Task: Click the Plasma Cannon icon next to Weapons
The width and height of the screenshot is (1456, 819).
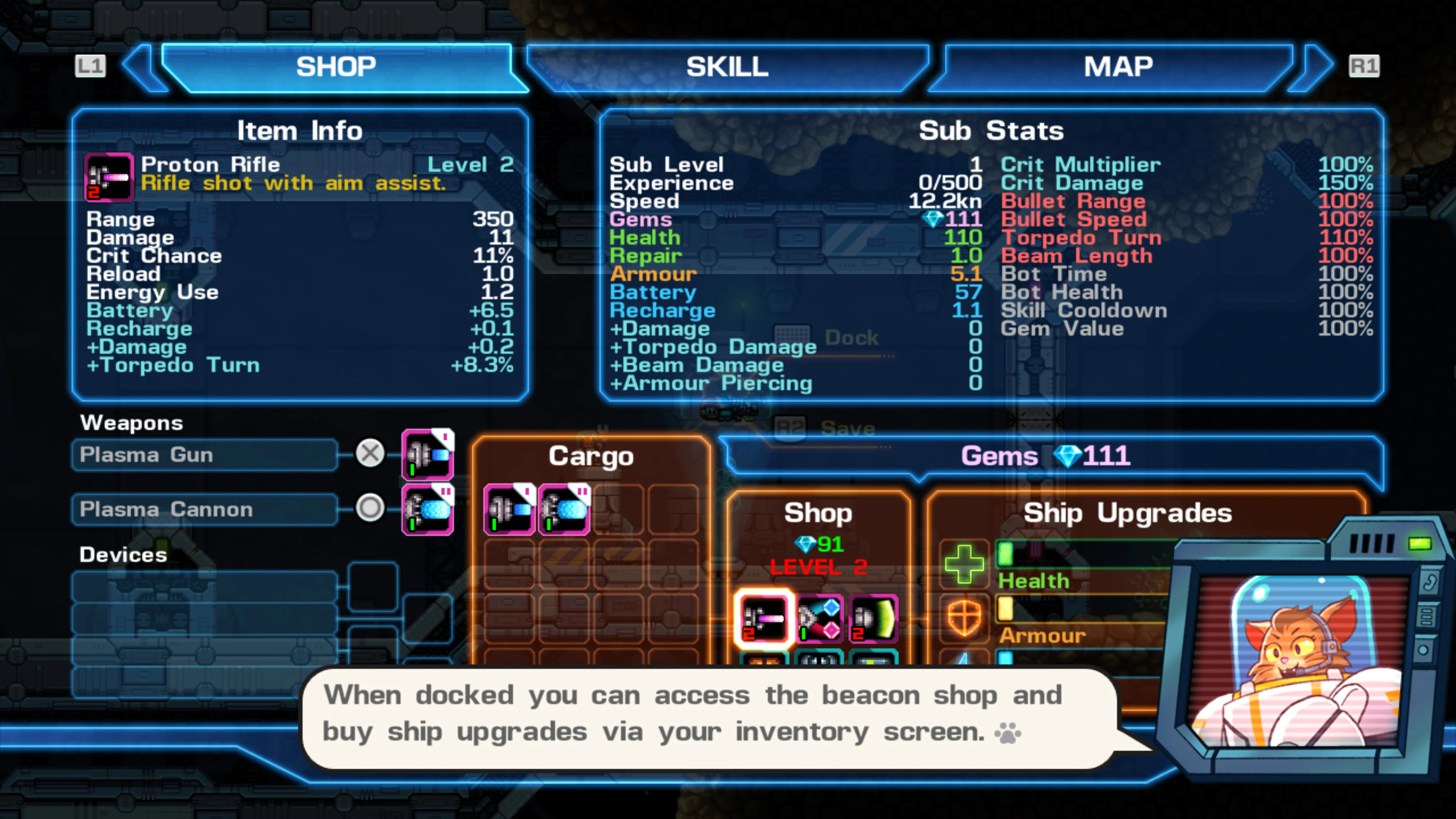Action: click(x=428, y=509)
